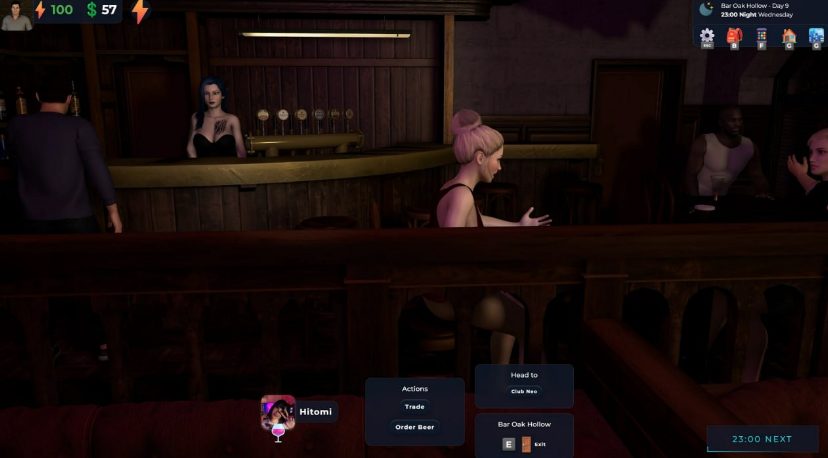The width and height of the screenshot is (828, 458).
Task: Open the Trade action
Action: click(414, 407)
